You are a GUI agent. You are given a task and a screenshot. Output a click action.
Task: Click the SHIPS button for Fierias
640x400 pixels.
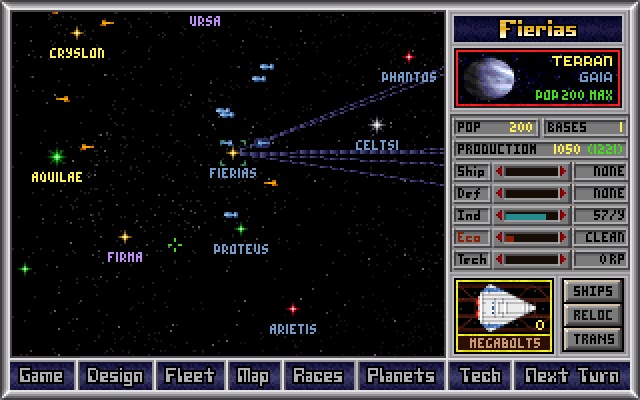[x=593, y=291]
